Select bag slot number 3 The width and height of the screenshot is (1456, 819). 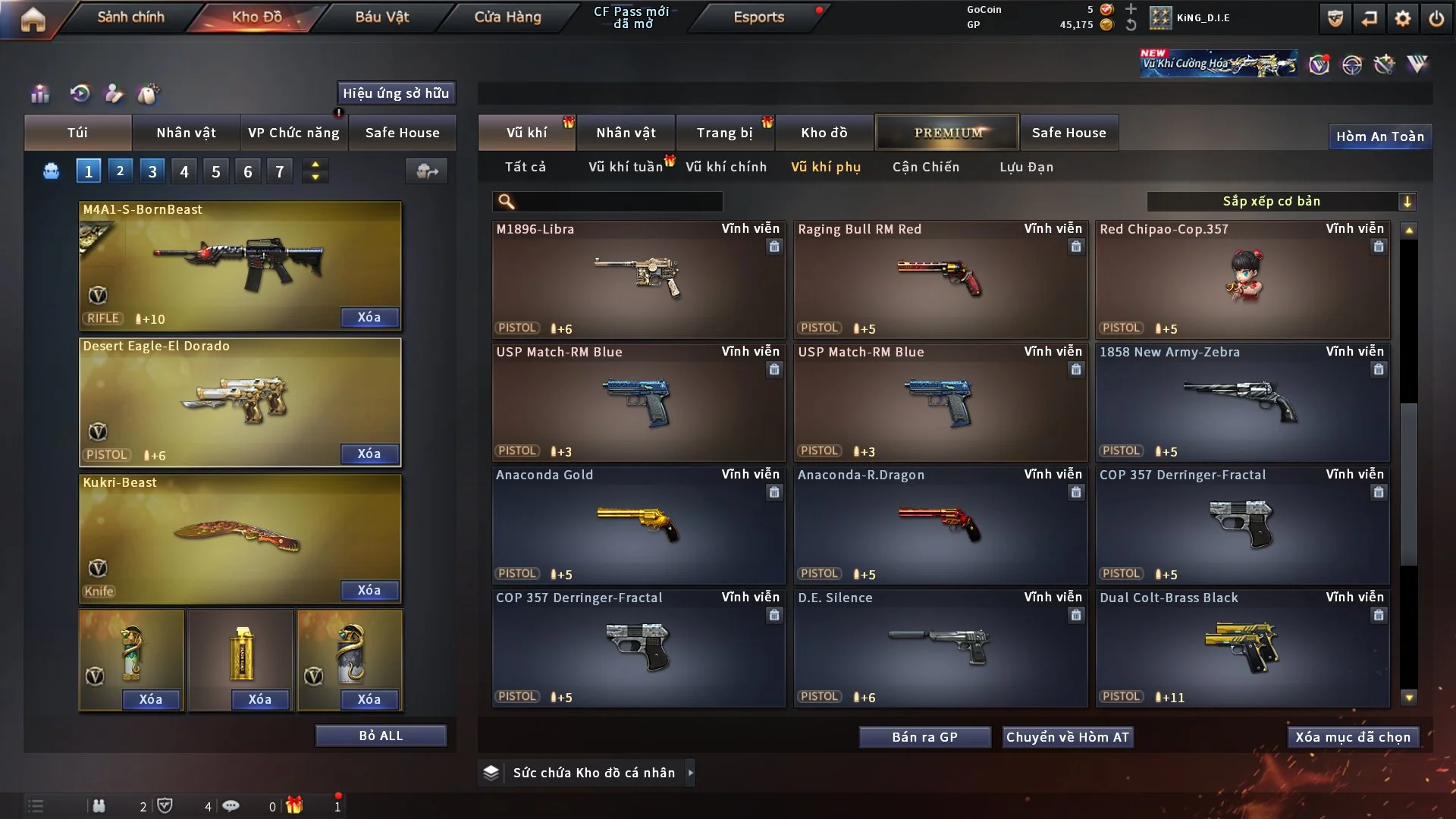click(x=152, y=171)
